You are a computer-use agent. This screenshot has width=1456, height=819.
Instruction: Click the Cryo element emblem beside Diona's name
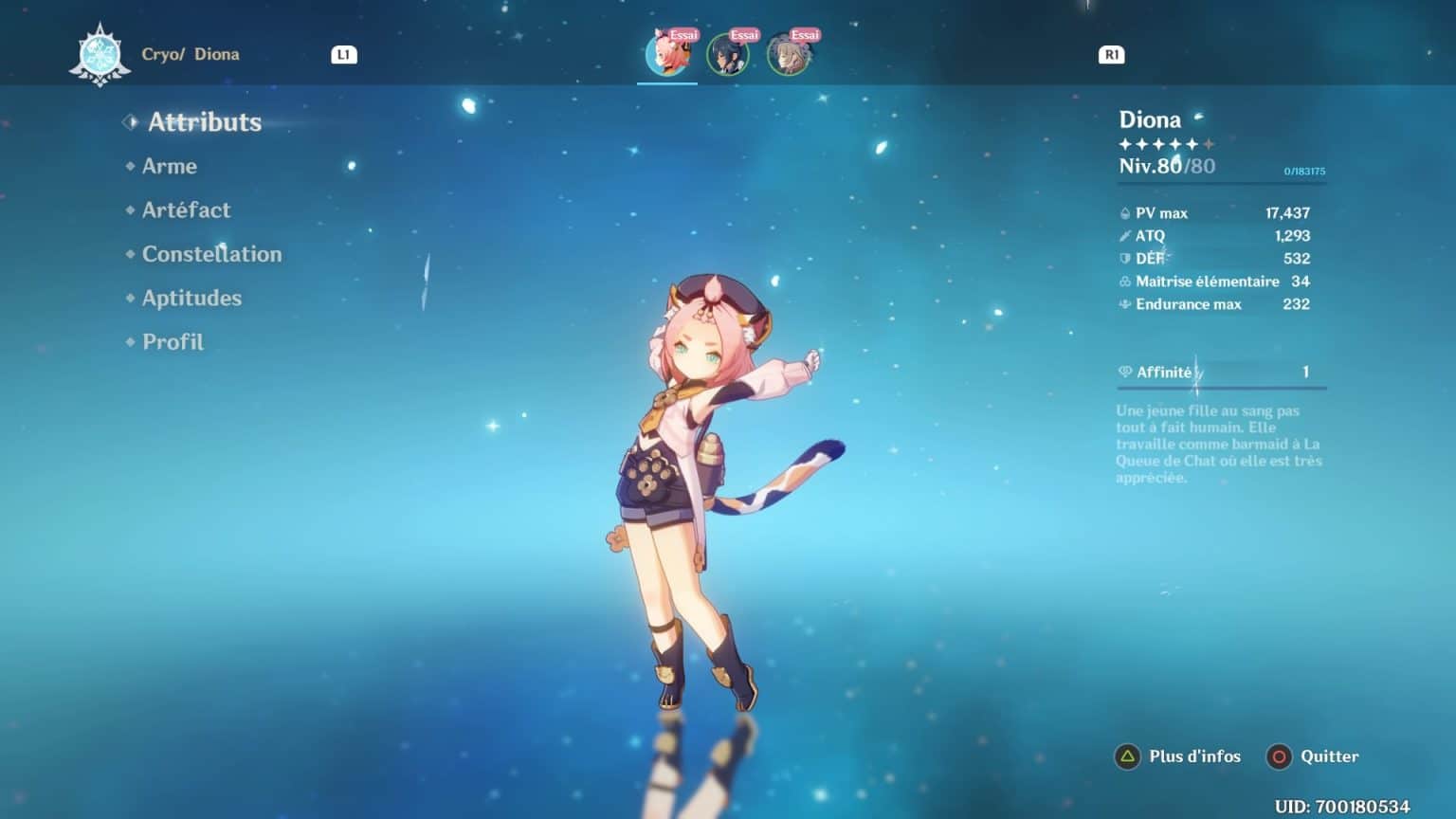pyautogui.click(x=99, y=54)
